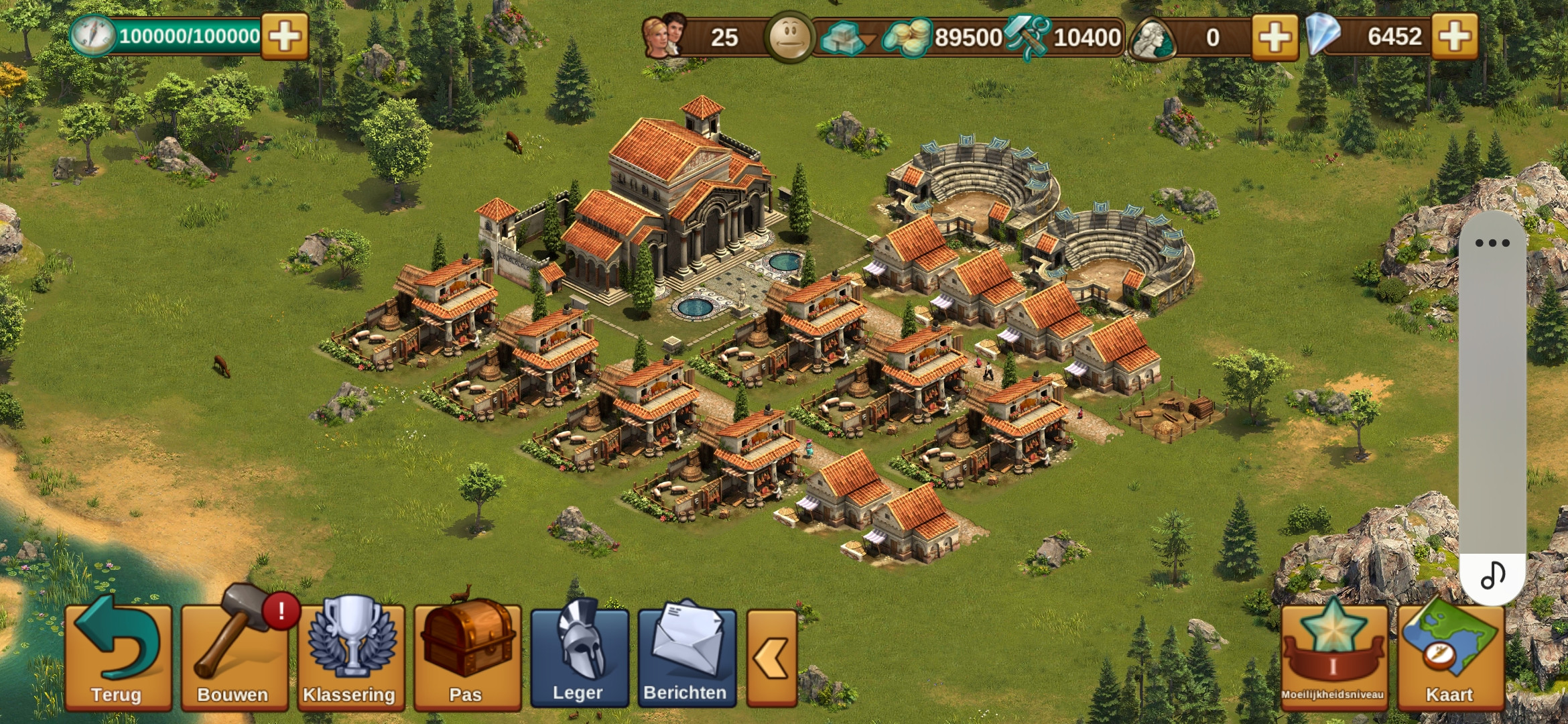This screenshot has height=724, width=1568.
Task: Click the supplies hammer tools icon
Action: coord(1027,38)
